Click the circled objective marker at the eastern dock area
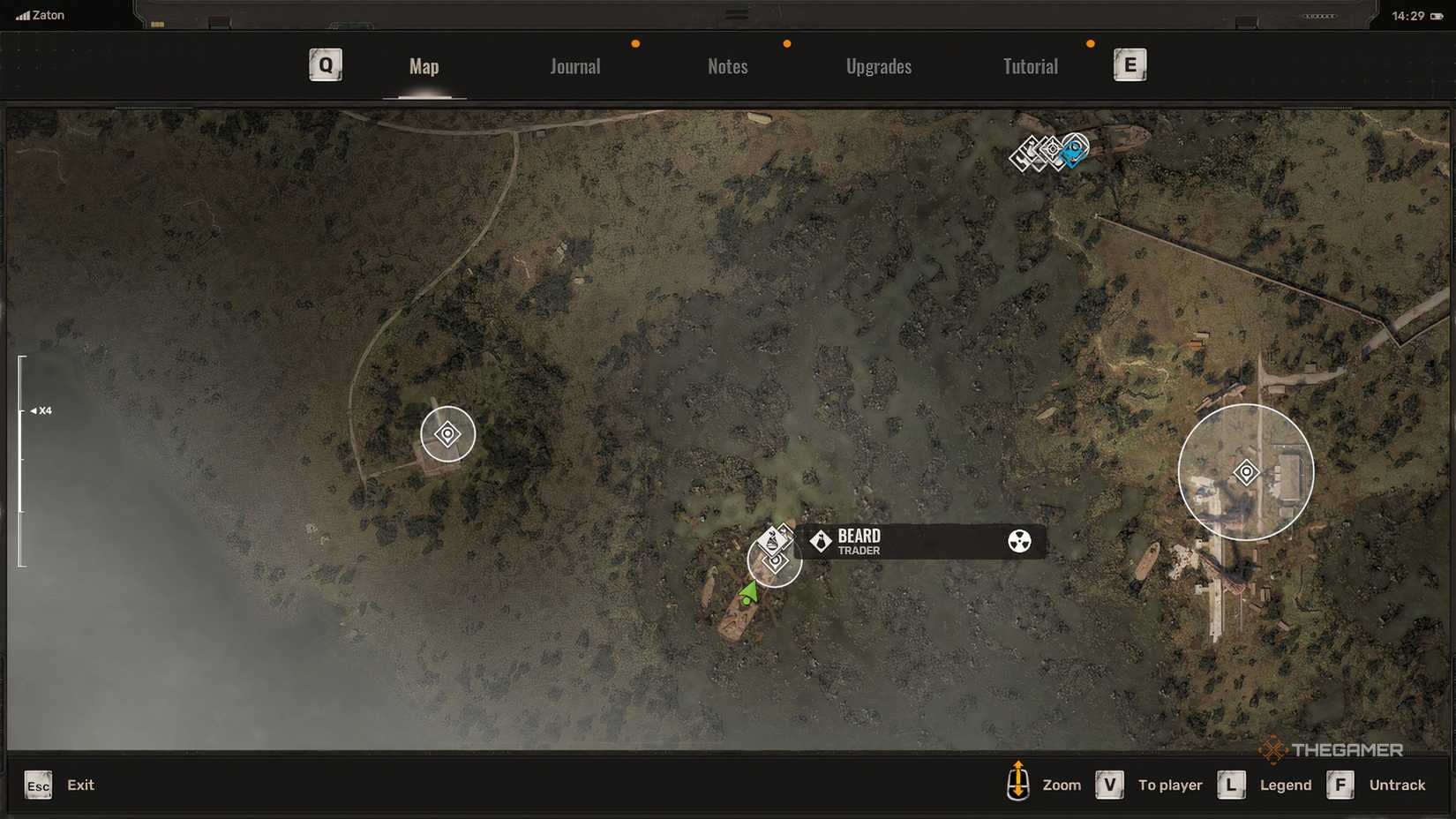 click(1246, 471)
